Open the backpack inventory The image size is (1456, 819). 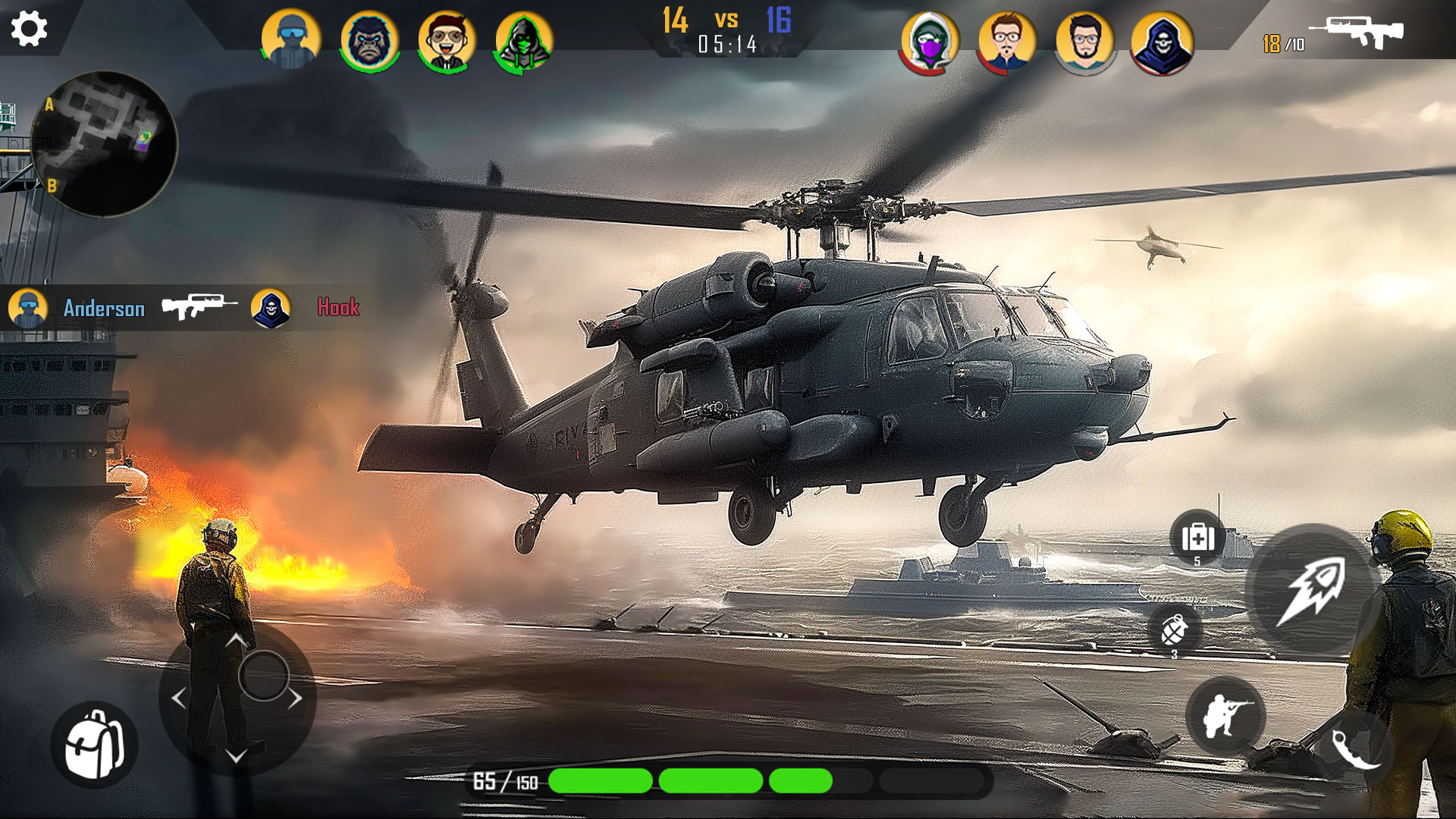pyautogui.click(x=94, y=745)
